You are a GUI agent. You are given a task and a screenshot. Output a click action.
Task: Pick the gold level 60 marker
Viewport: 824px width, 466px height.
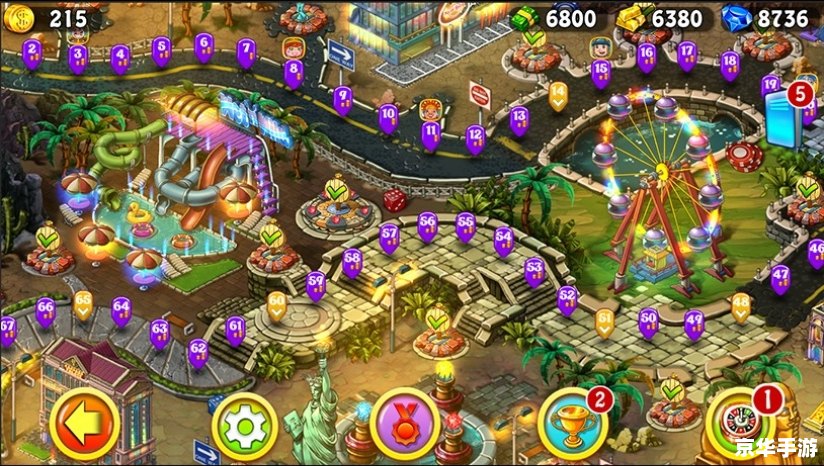point(277,302)
